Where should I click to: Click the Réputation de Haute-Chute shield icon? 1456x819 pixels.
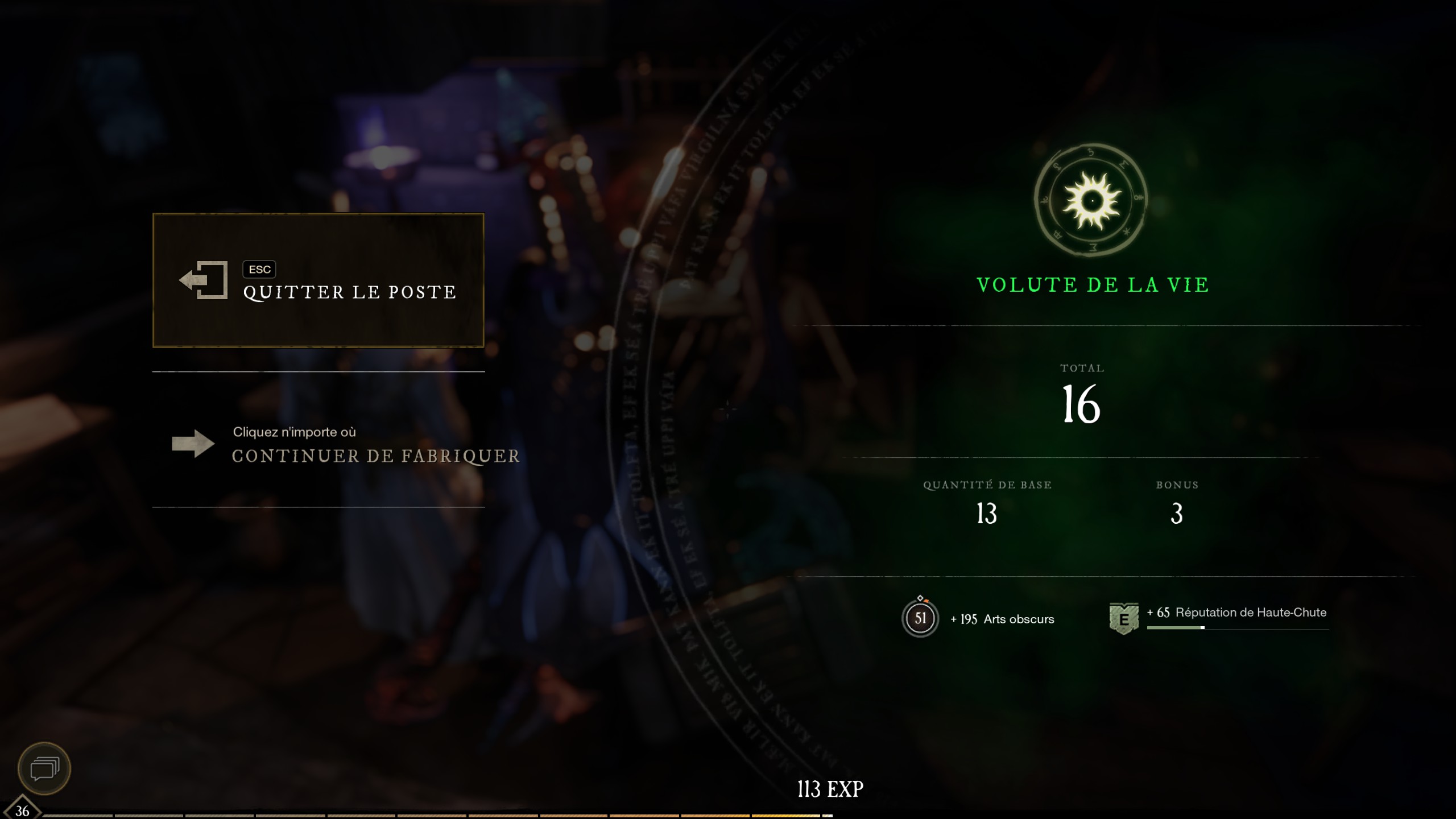pyautogui.click(x=1123, y=619)
